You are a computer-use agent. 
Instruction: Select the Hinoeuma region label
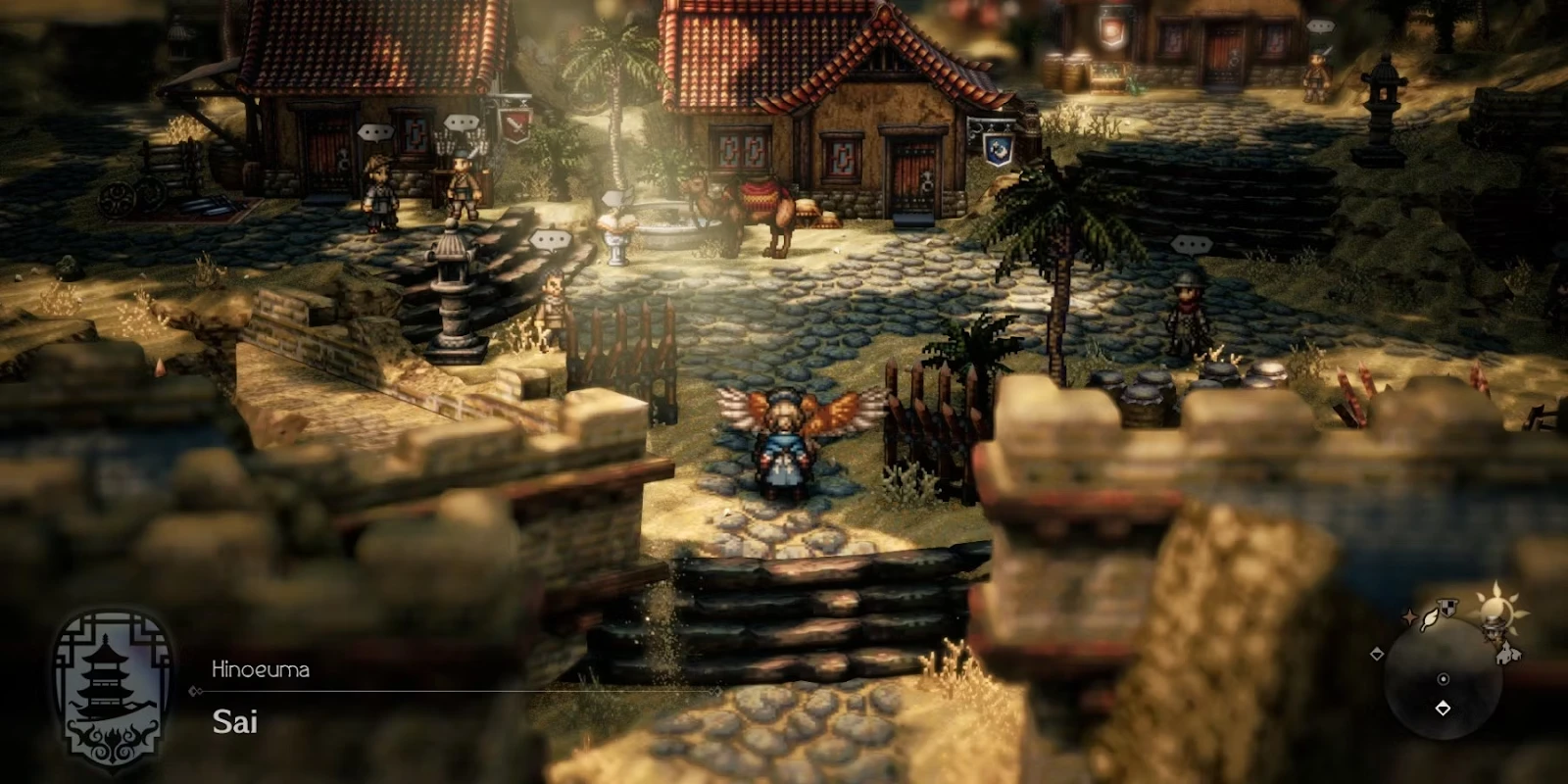261,668
